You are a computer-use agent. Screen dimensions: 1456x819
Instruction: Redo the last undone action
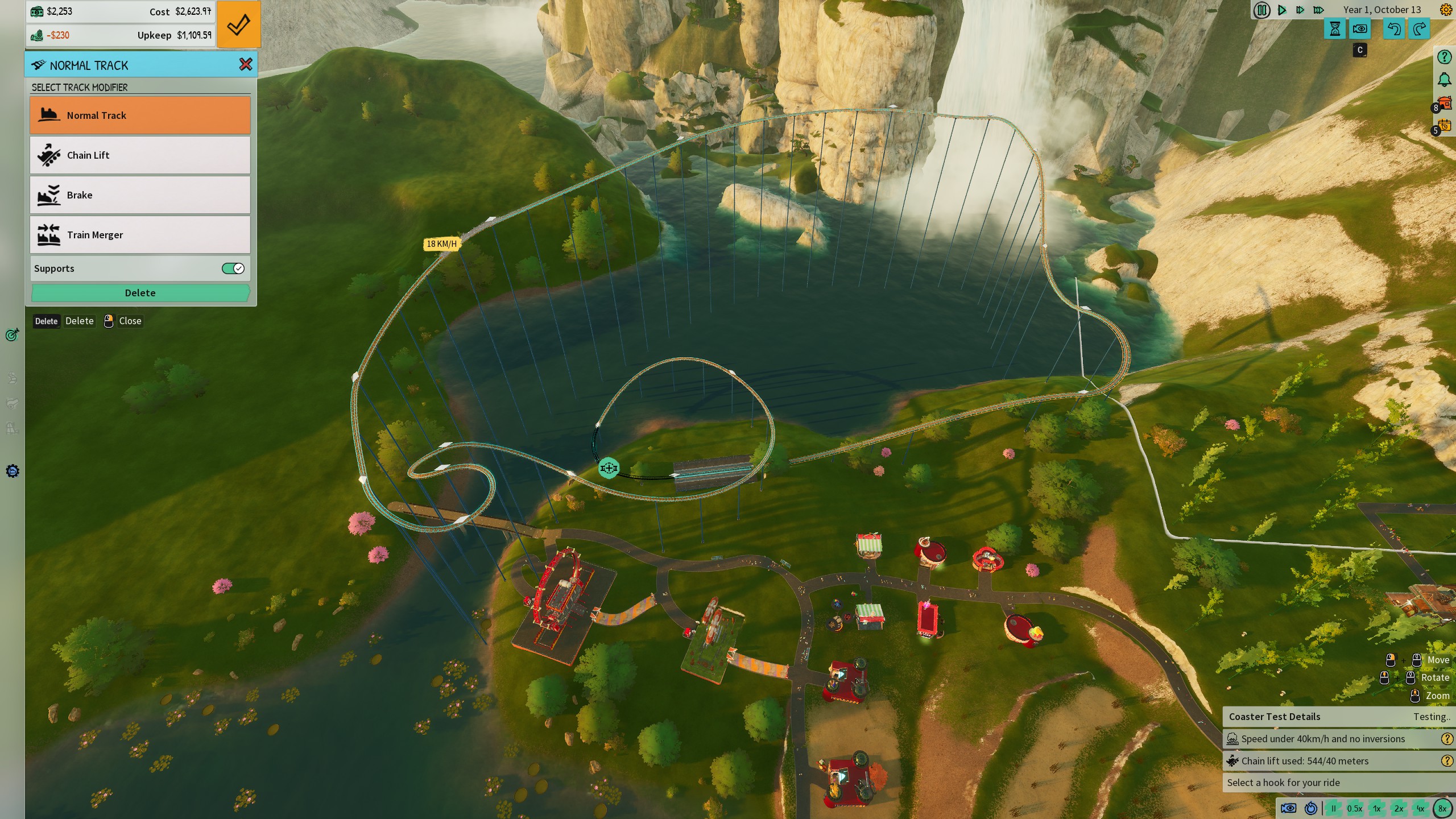(1420, 29)
